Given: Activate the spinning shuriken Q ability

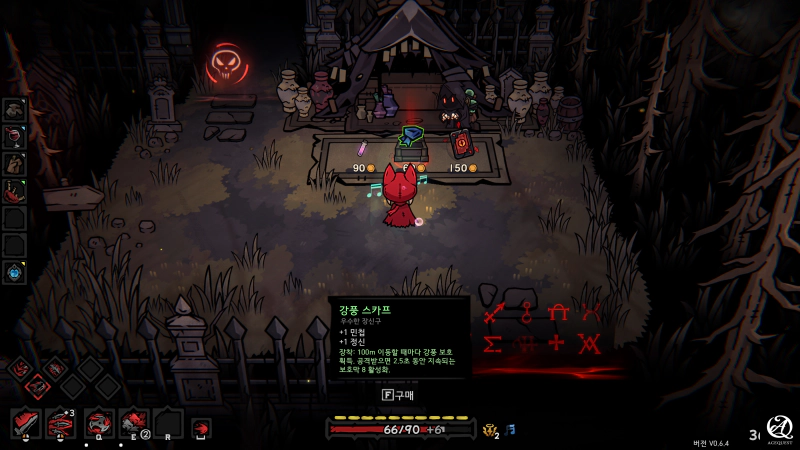Looking at the screenshot, I should [x=100, y=423].
